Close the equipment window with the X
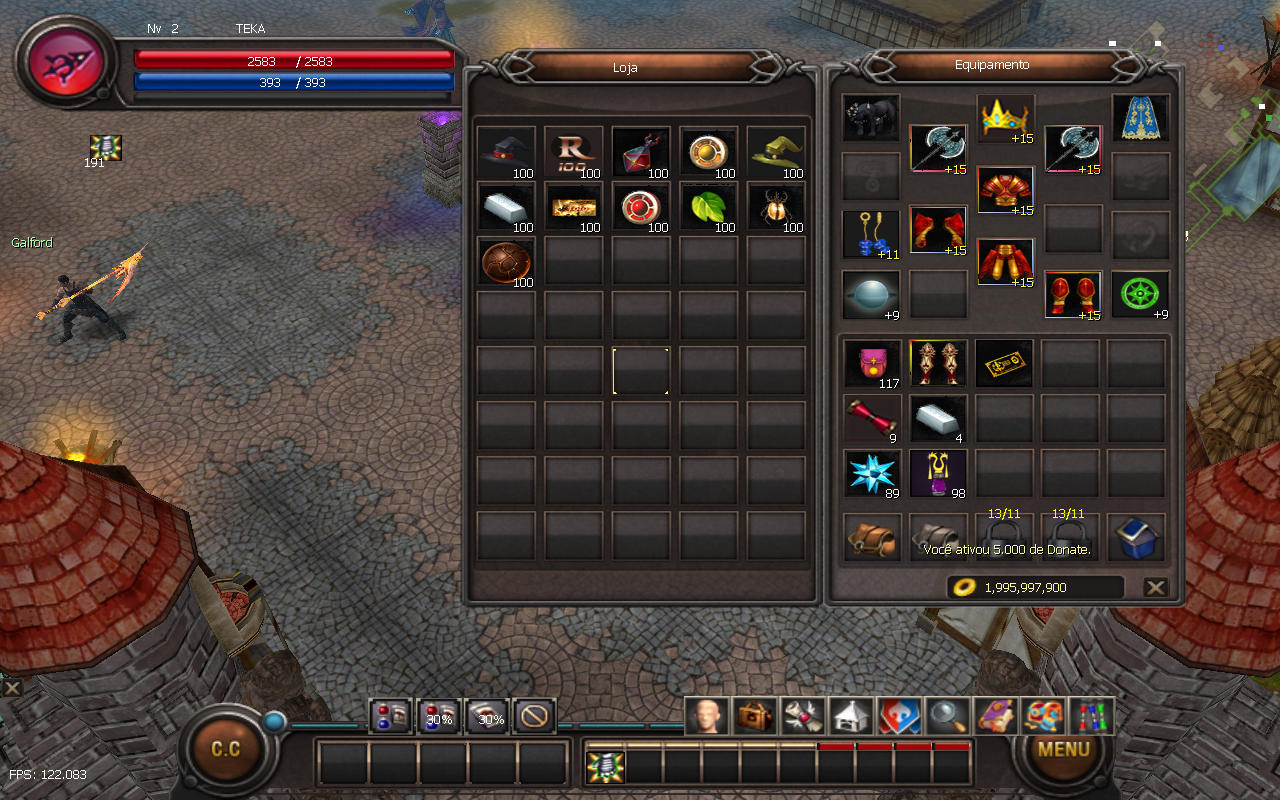 point(1155,587)
